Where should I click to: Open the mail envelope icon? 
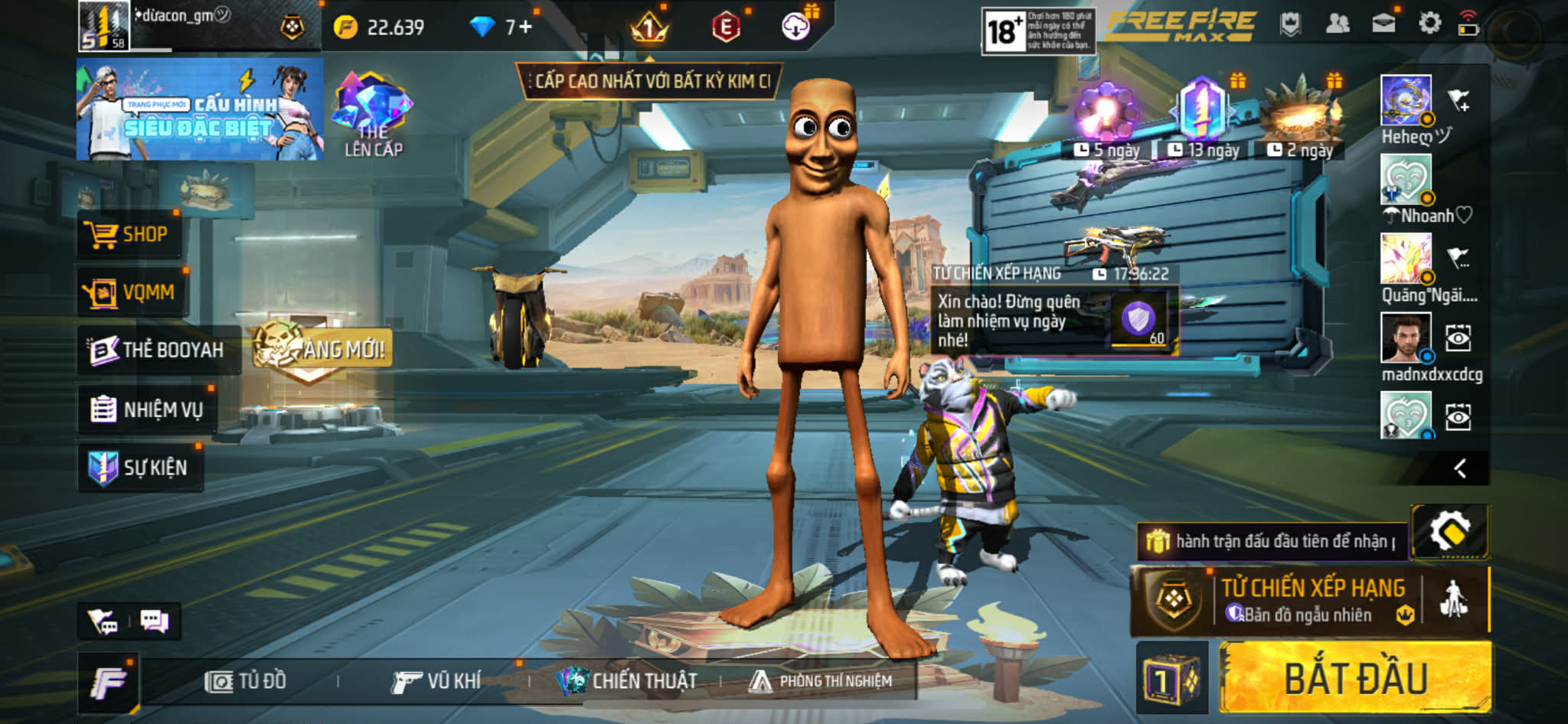1383,24
